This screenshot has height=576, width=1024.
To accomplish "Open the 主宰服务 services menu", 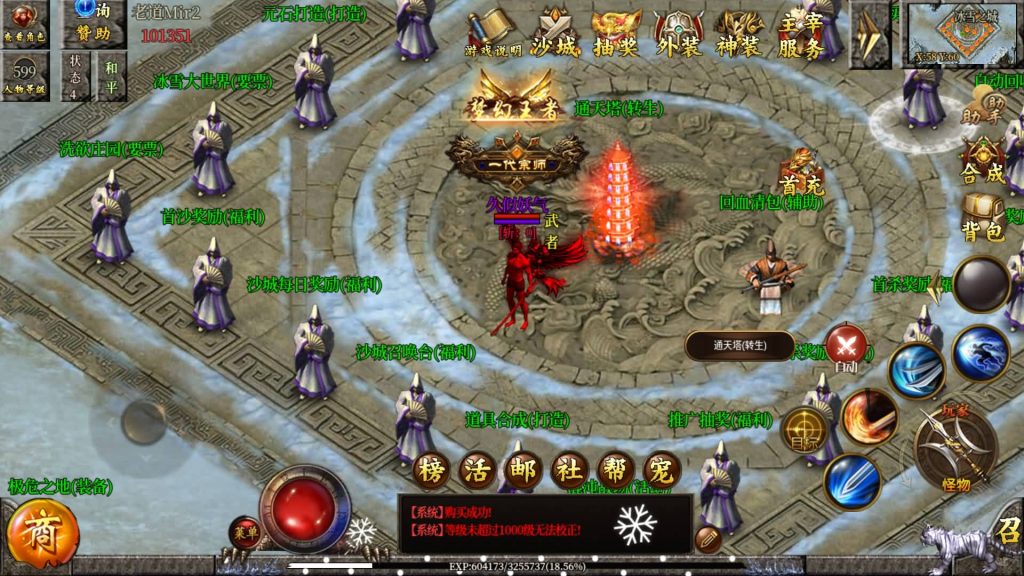I will click(801, 35).
